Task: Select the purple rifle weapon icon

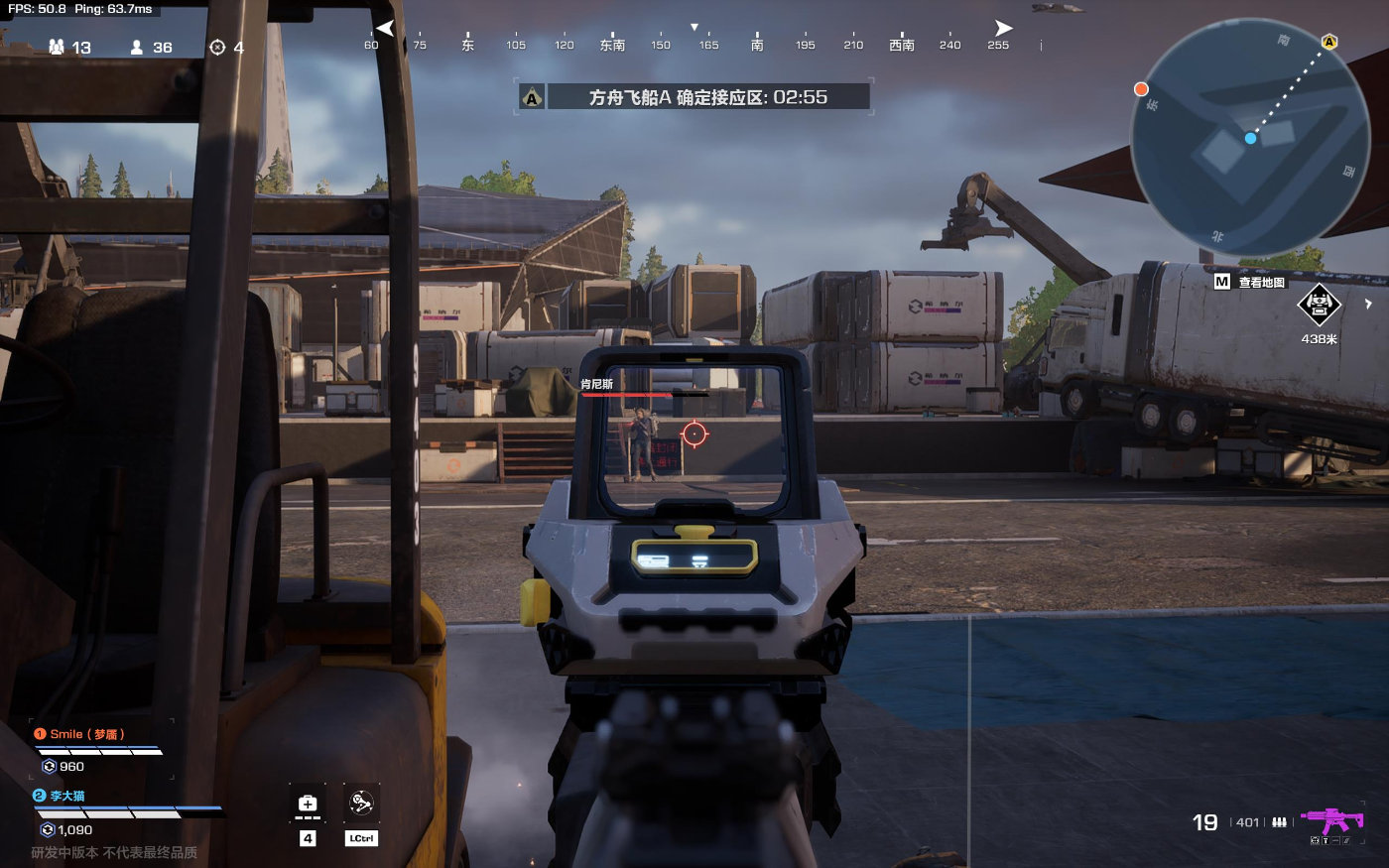Action: coord(1332,820)
